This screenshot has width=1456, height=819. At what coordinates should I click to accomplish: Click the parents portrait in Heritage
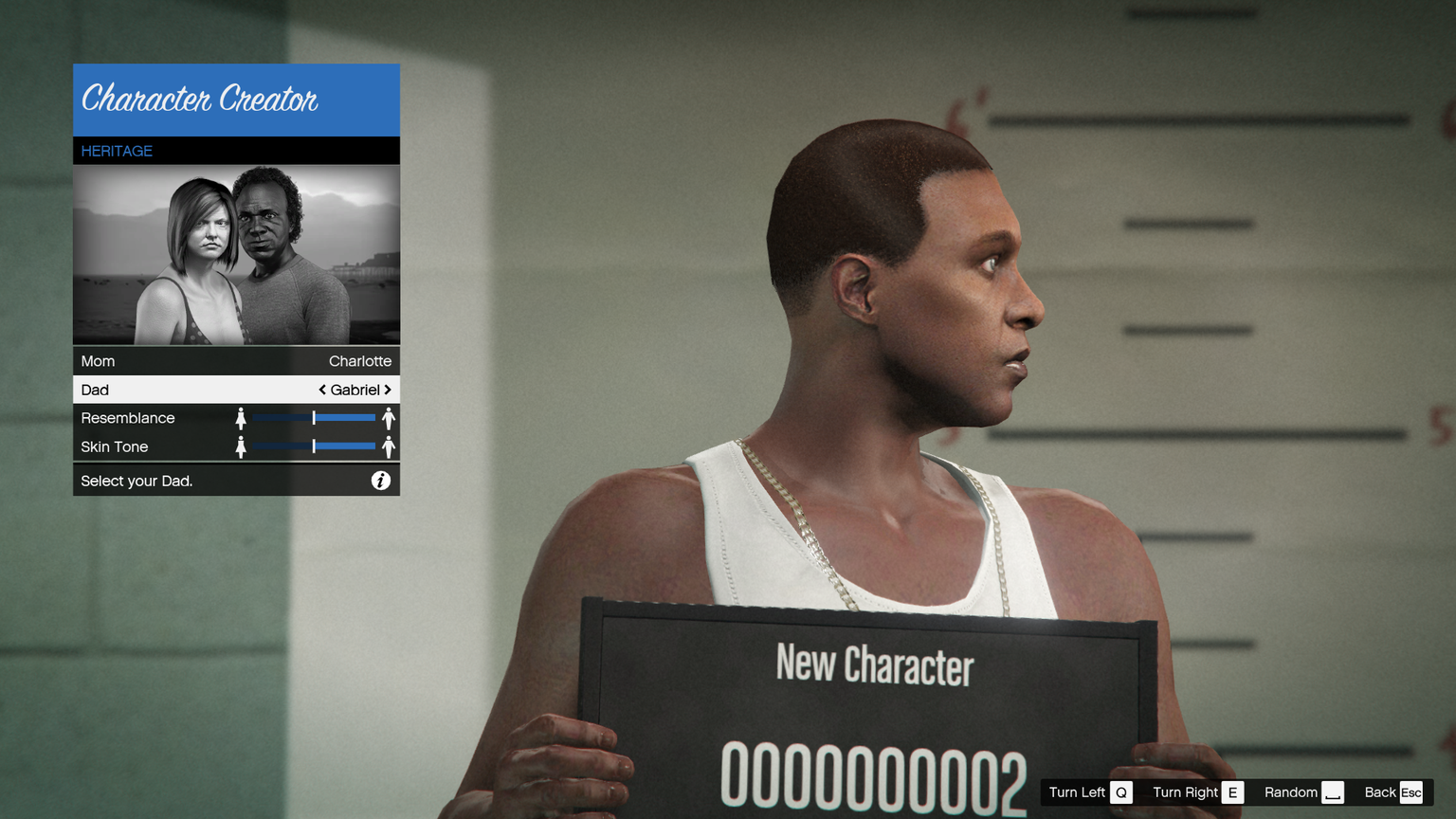236,254
